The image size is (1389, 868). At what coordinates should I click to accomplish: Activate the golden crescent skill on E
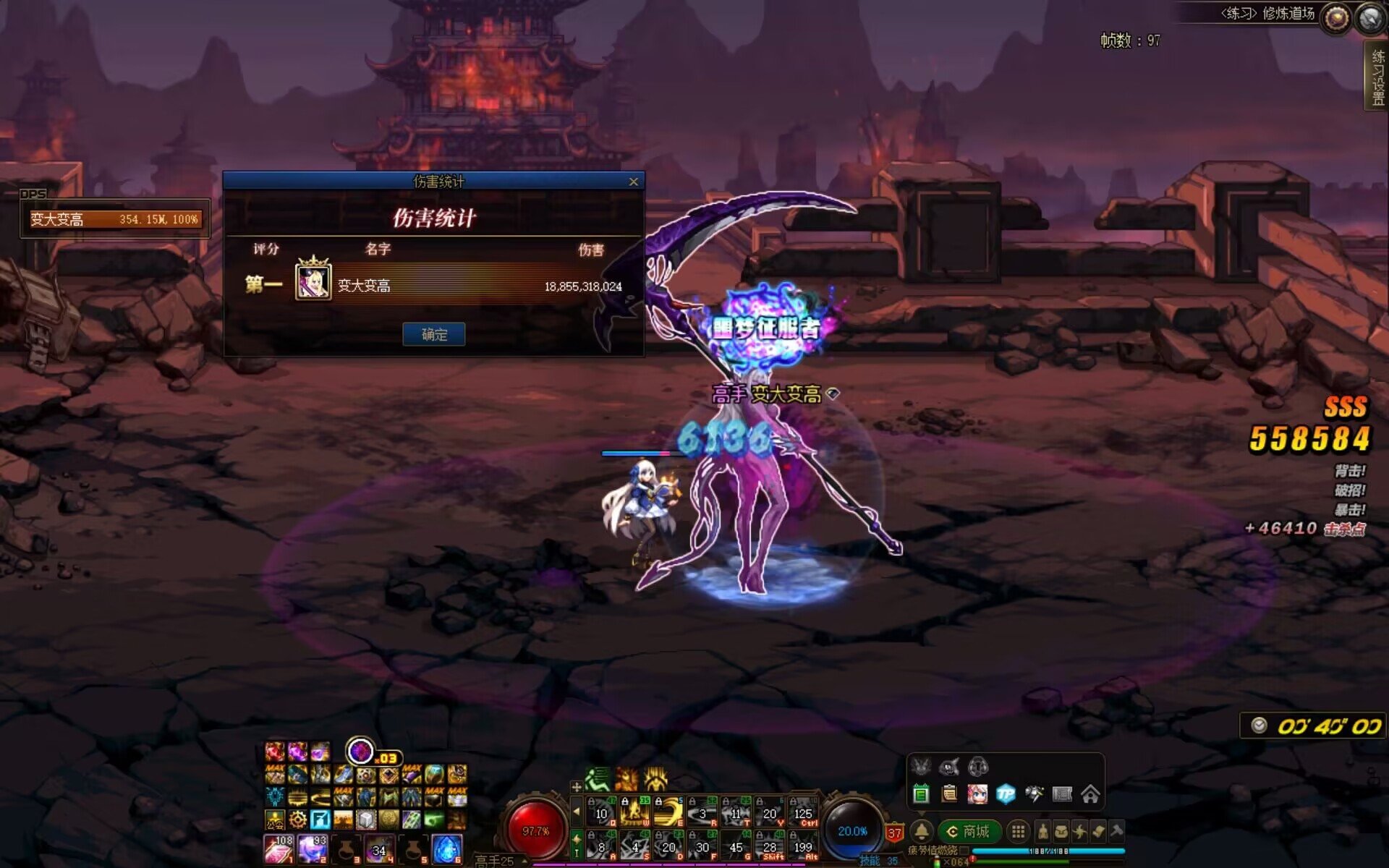click(x=668, y=812)
